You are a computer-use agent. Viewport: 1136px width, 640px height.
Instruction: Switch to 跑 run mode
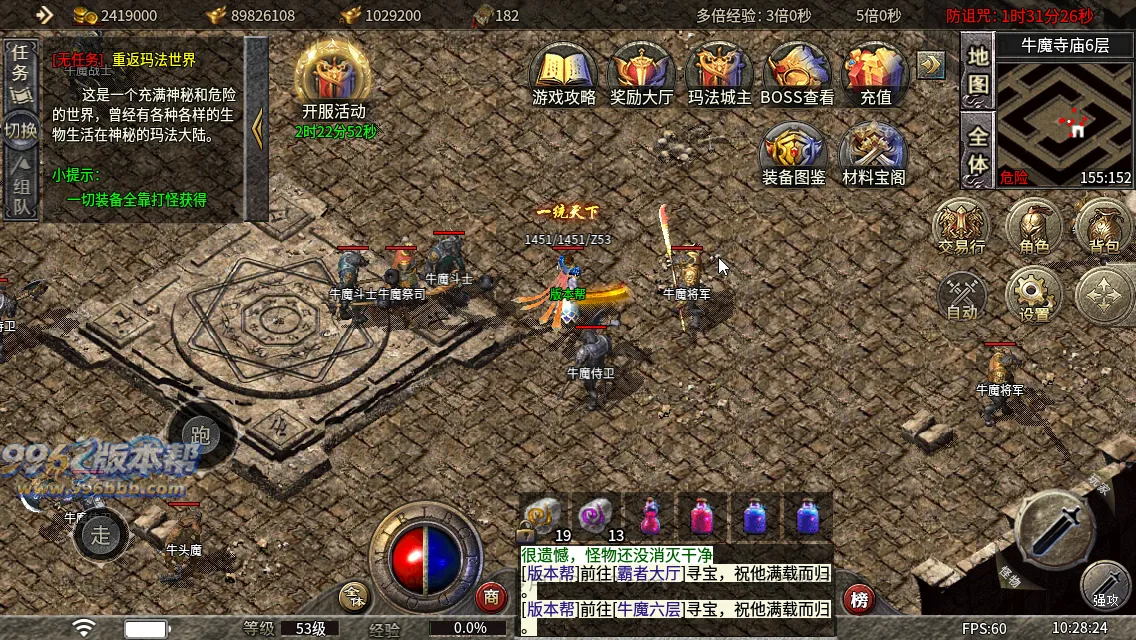200,435
